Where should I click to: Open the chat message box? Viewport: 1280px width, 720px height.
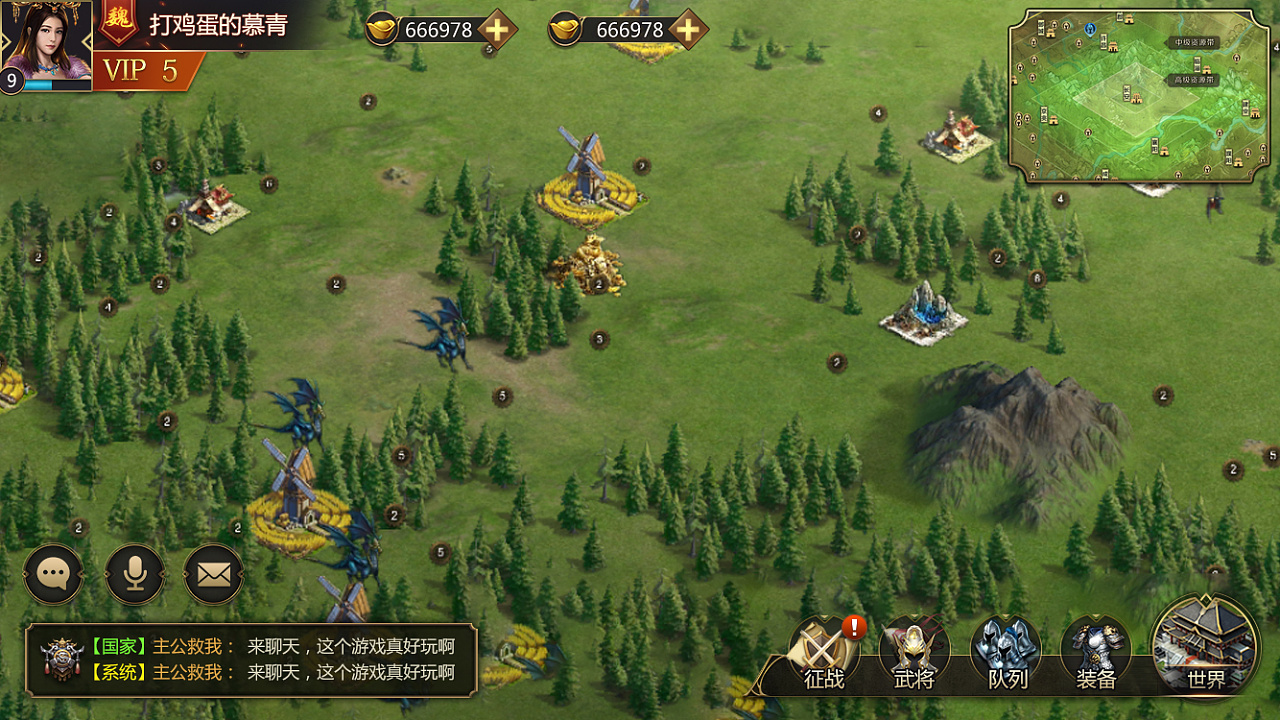(x=250, y=660)
